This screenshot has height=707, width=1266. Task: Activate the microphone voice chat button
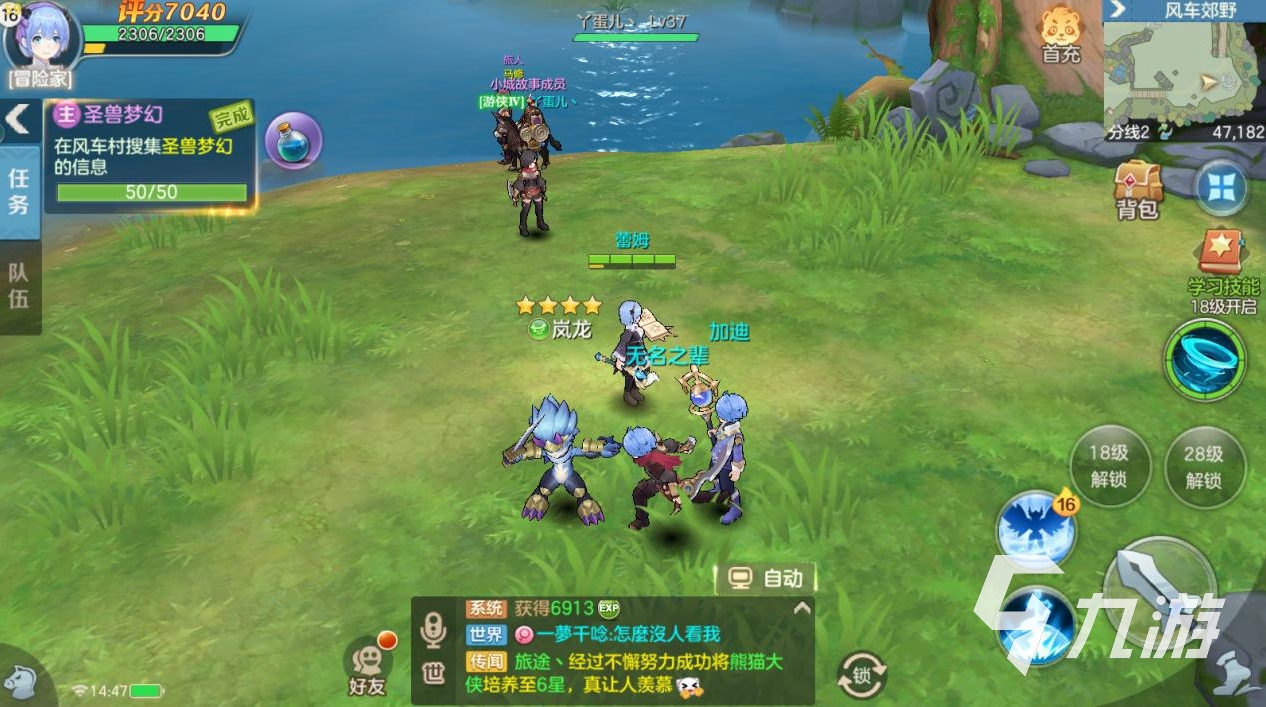click(433, 630)
